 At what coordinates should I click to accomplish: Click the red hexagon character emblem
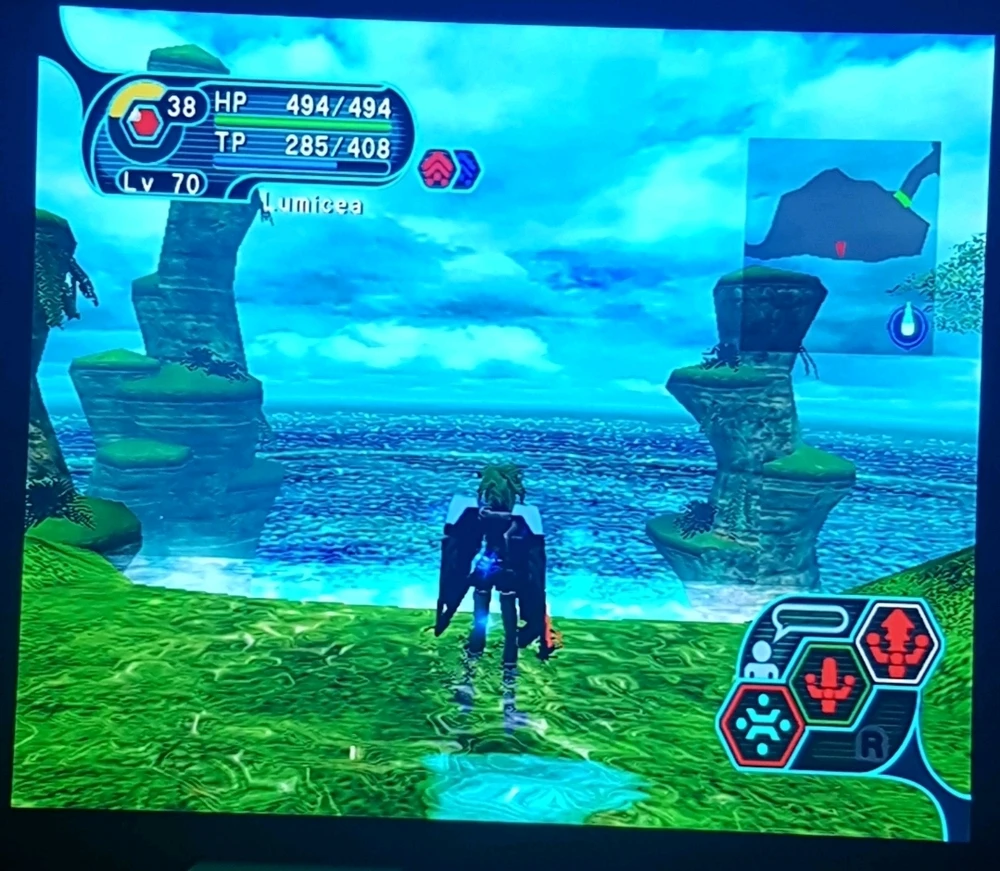144,124
